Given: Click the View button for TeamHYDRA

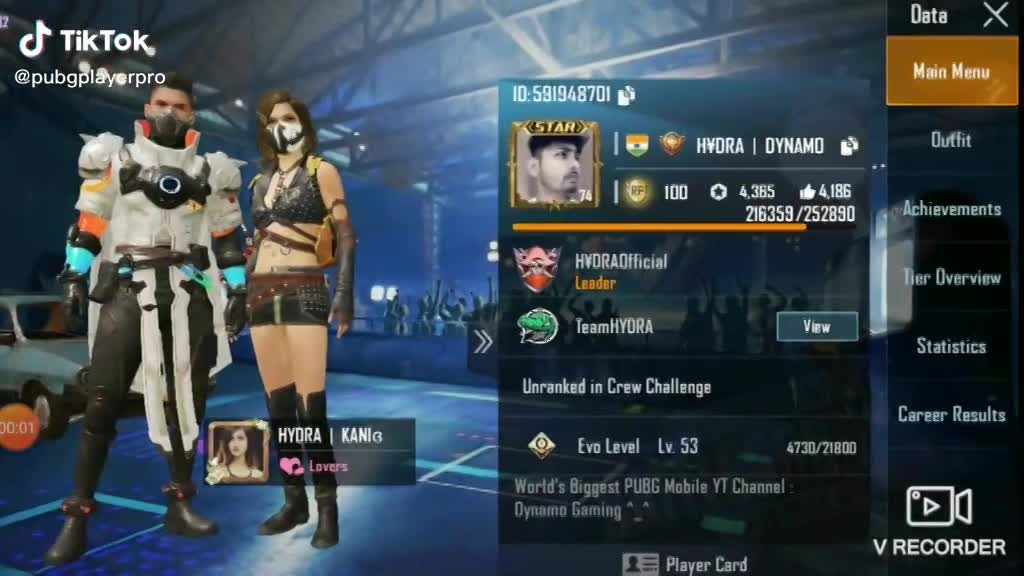Looking at the screenshot, I should (x=816, y=326).
